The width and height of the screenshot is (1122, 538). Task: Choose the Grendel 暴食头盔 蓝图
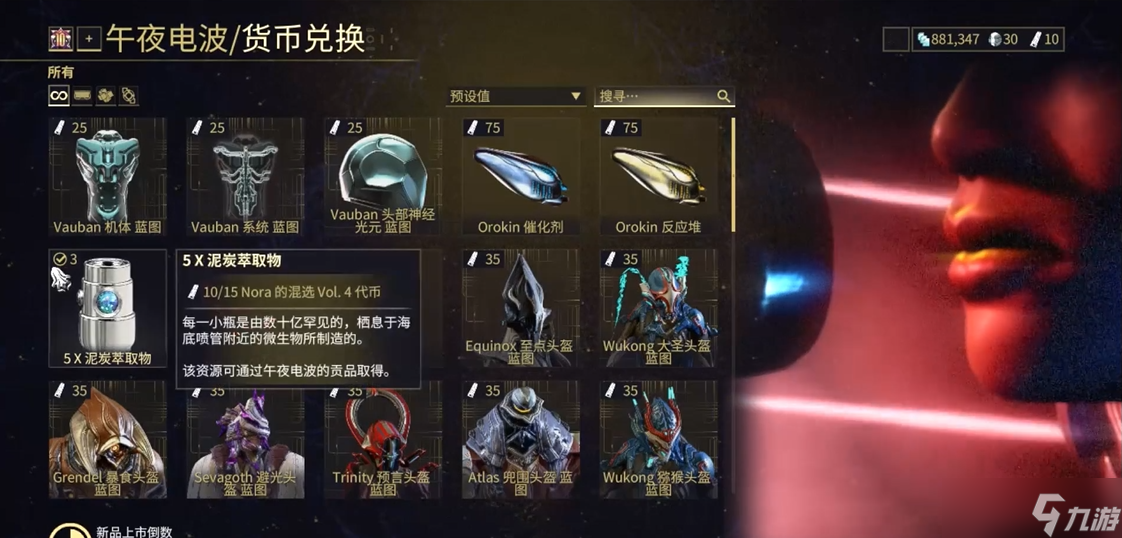pos(107,438)
